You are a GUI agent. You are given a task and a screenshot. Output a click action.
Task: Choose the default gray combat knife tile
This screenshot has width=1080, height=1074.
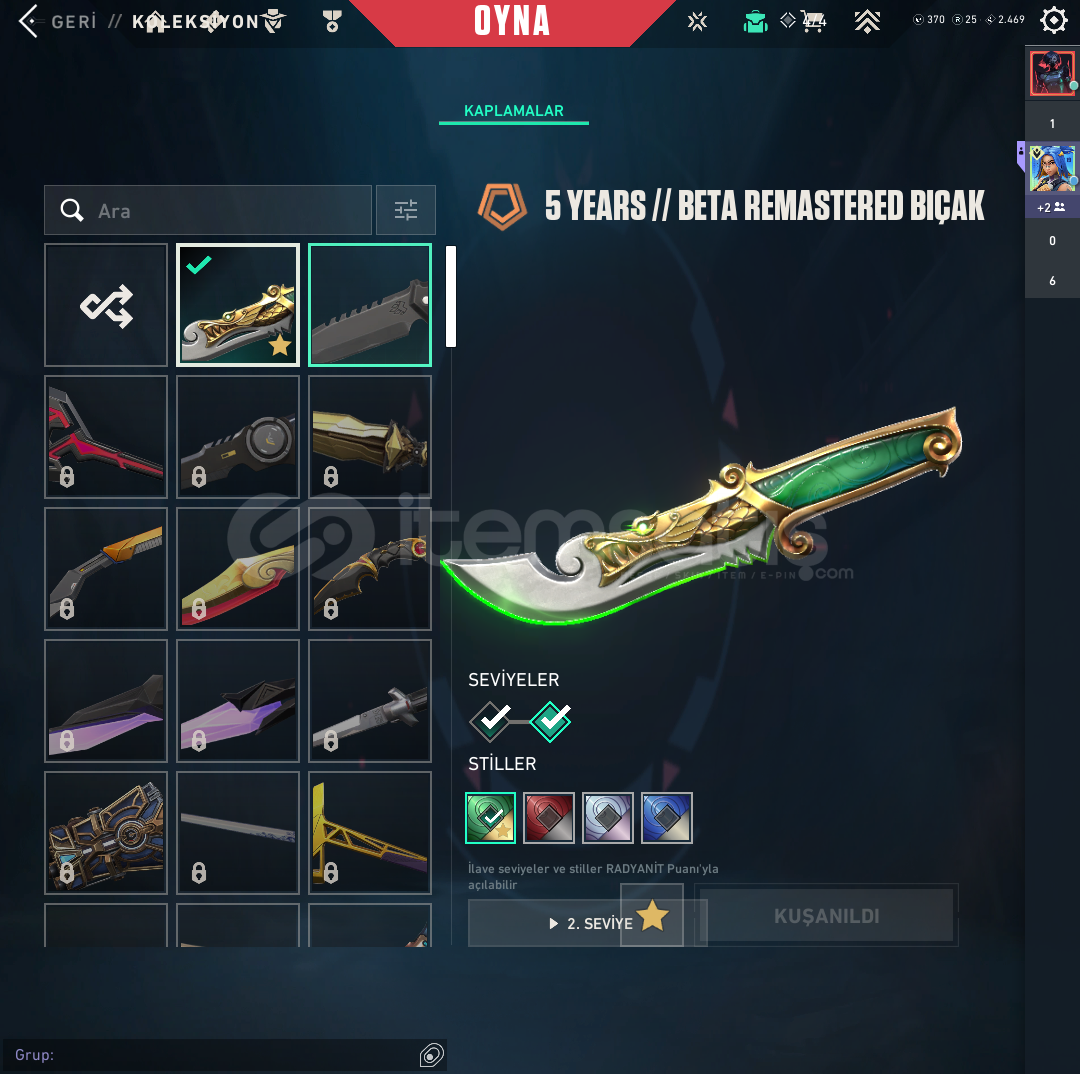click(370, 305)
